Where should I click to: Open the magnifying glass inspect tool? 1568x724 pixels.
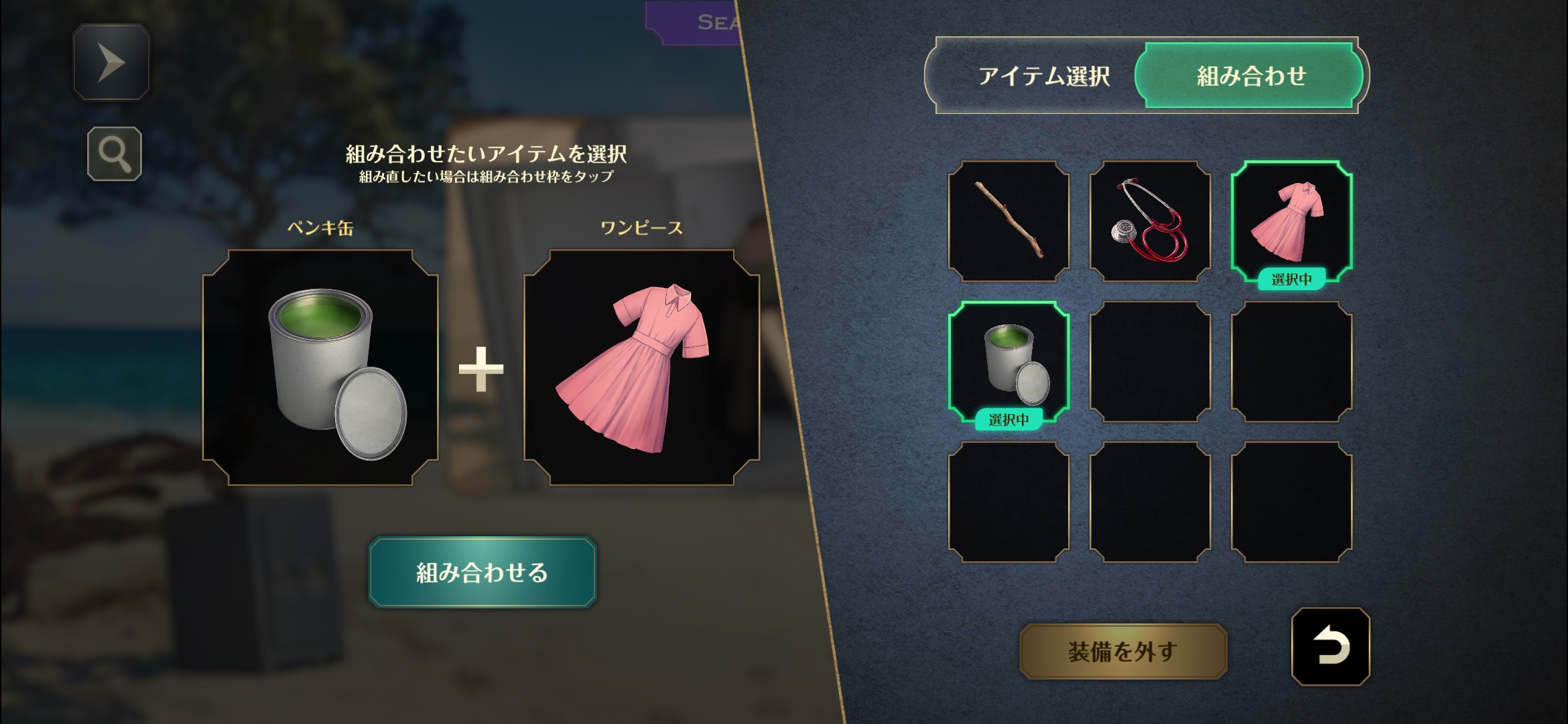[x=115, y=154]
